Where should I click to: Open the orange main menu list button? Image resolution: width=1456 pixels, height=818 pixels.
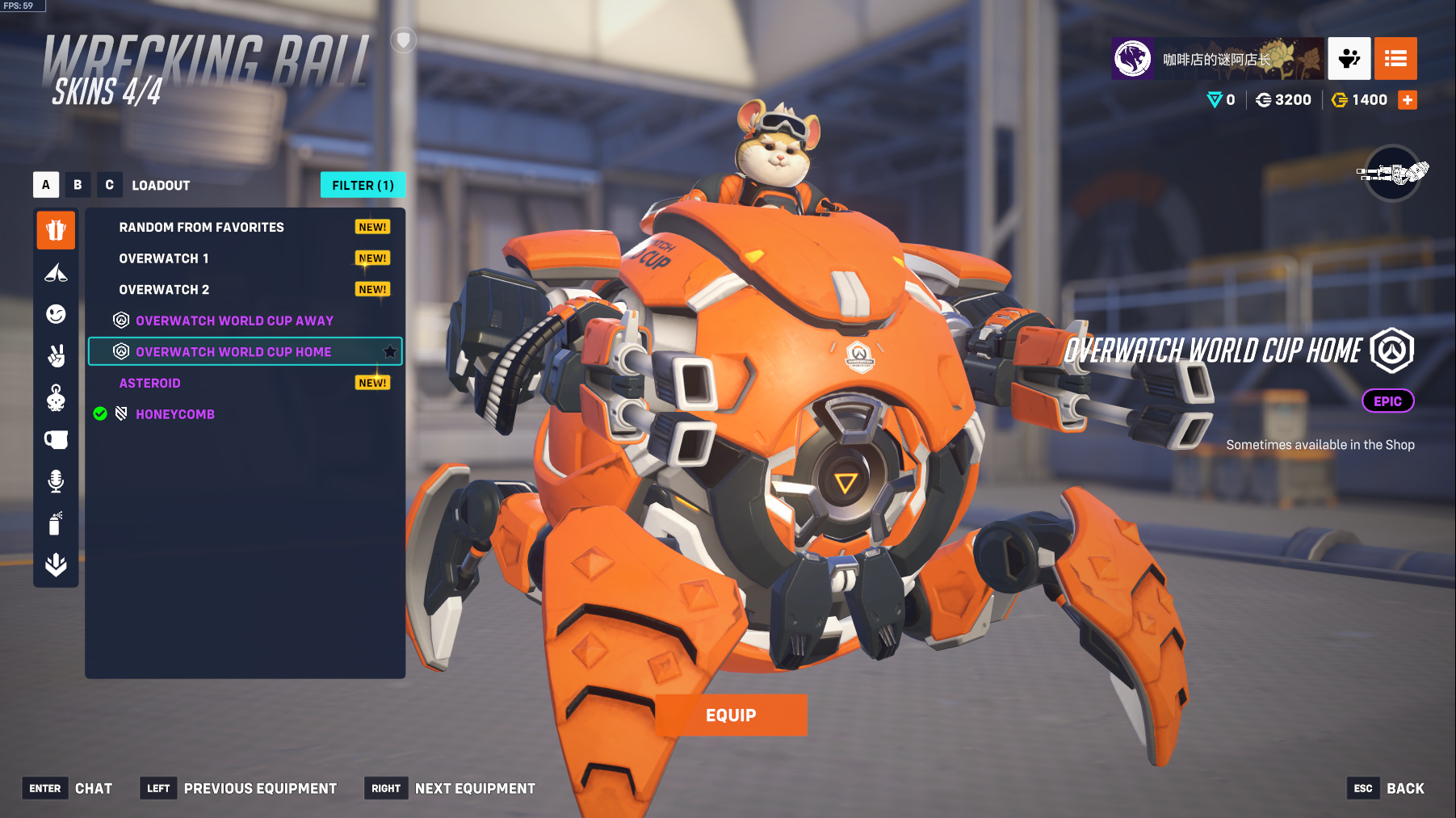(1395, 59)
